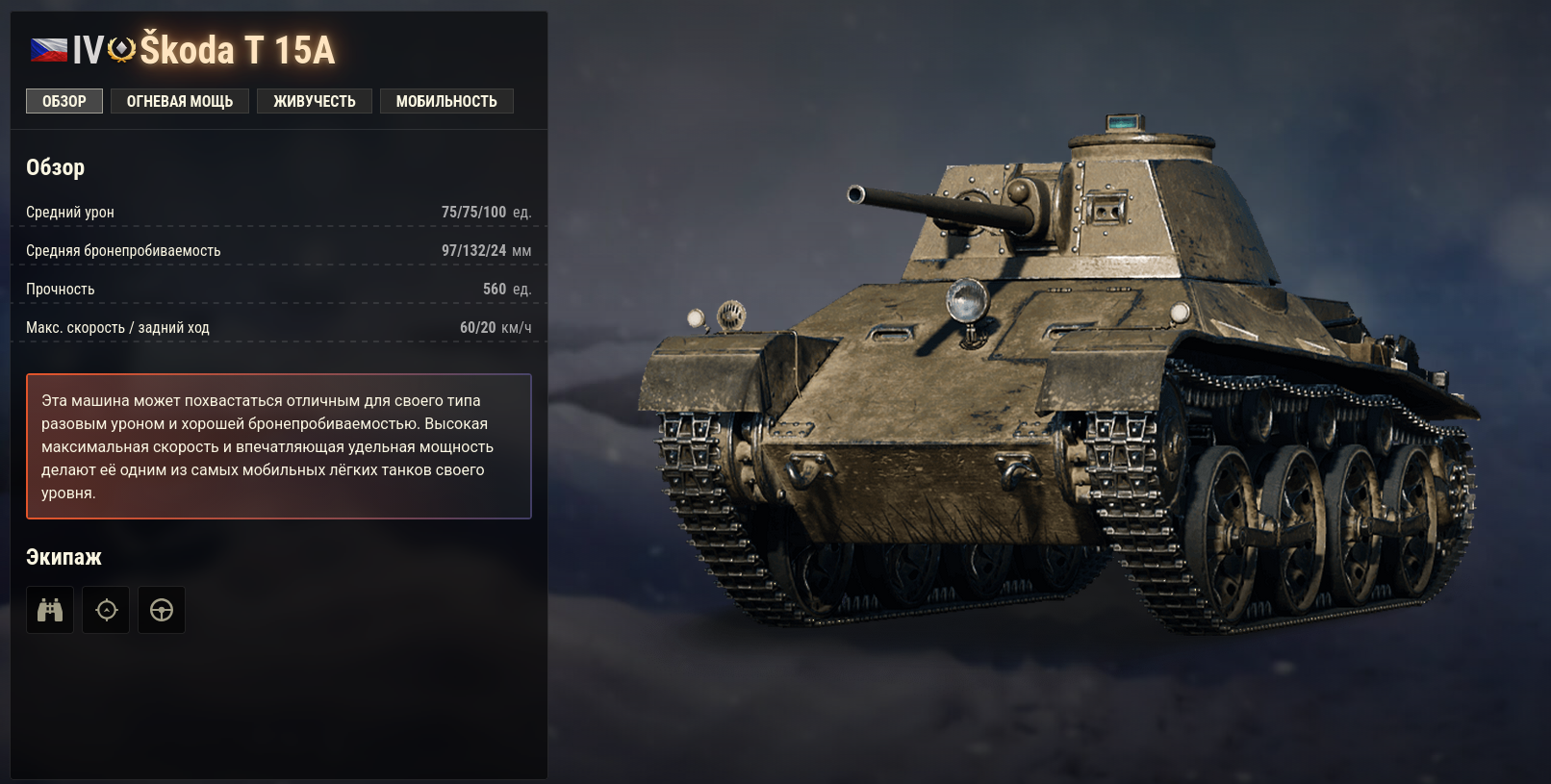Click the Экипаж section heading
1551x784 pixels.
[62, 556]
